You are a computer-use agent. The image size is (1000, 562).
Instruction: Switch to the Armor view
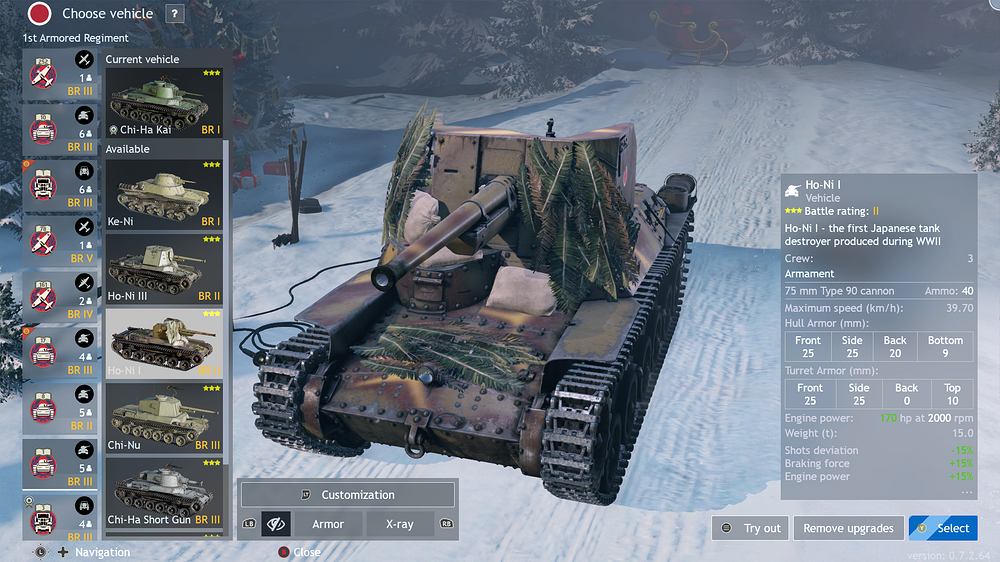(328, 524)
